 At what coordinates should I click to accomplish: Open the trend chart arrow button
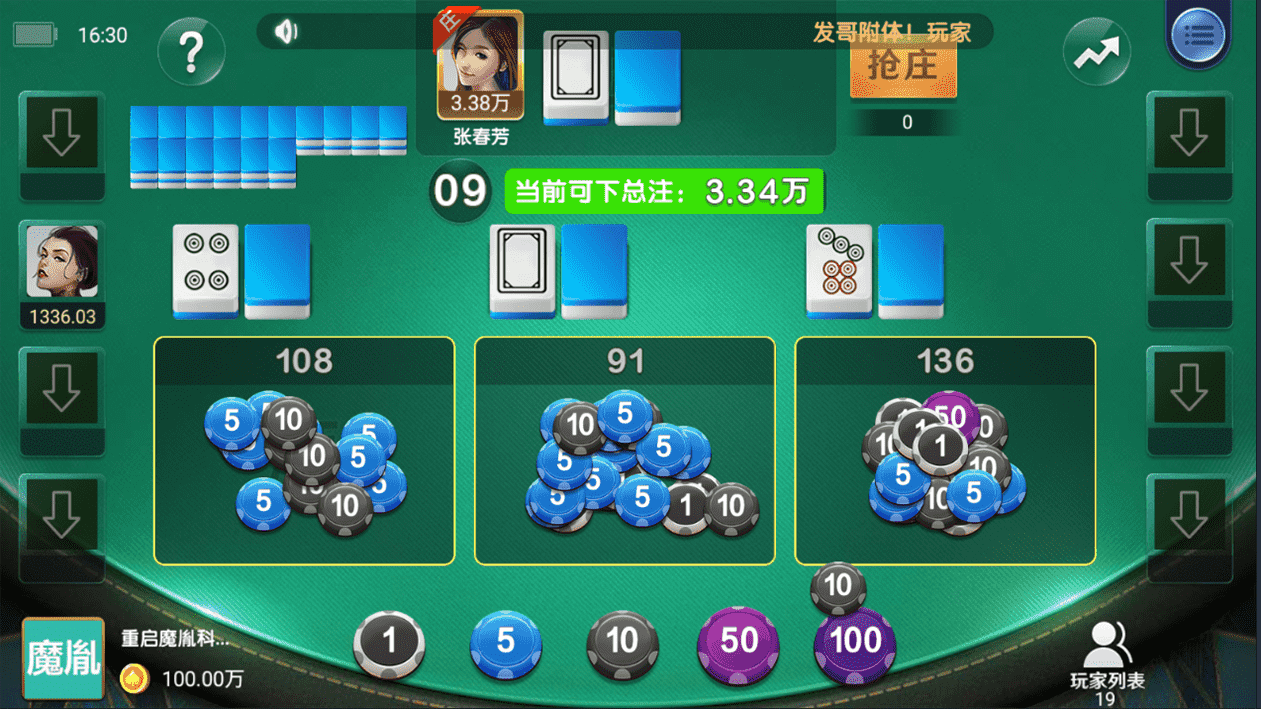click(x=1096, y=52)
